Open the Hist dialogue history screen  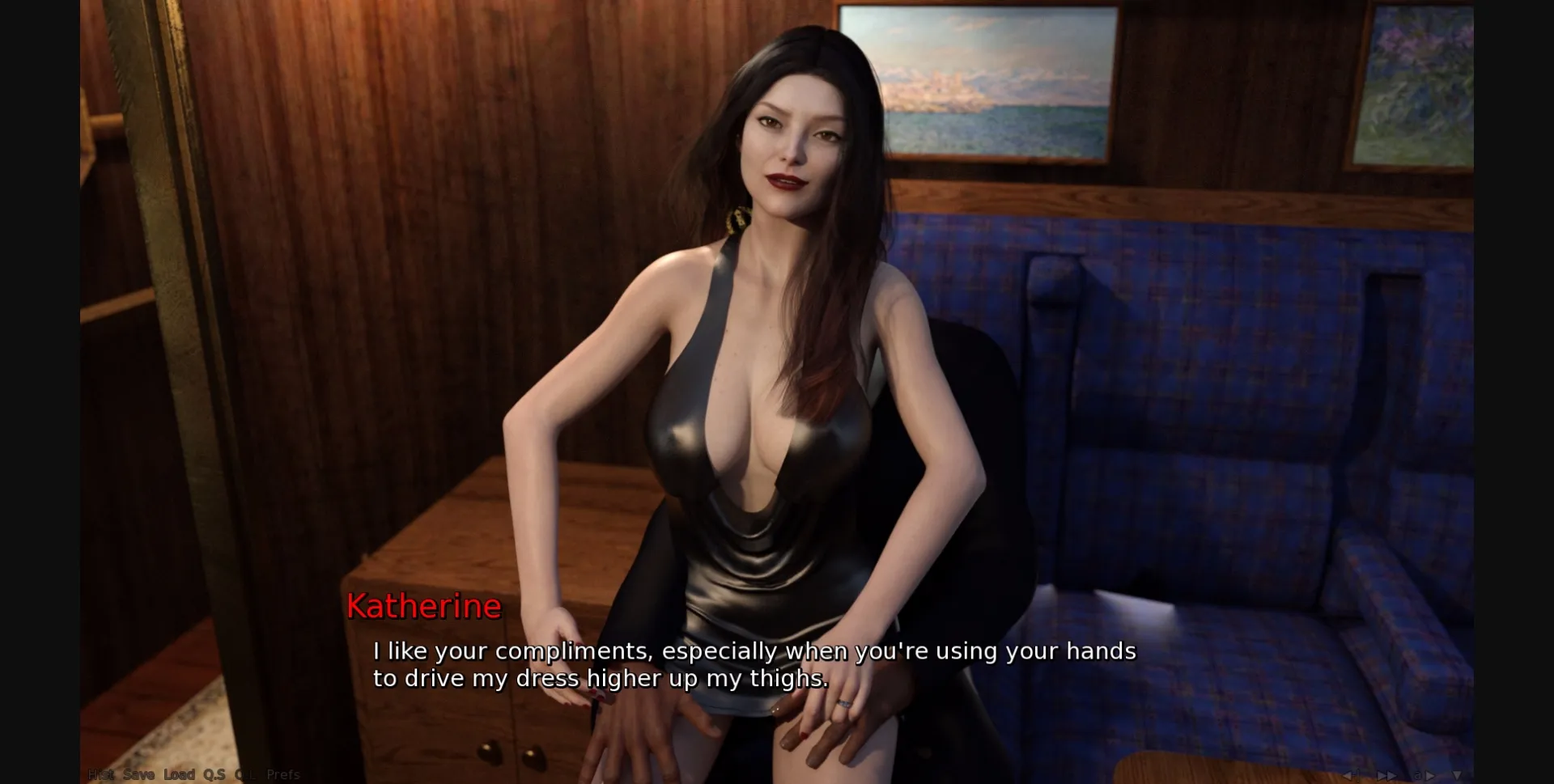pos(100,774)
